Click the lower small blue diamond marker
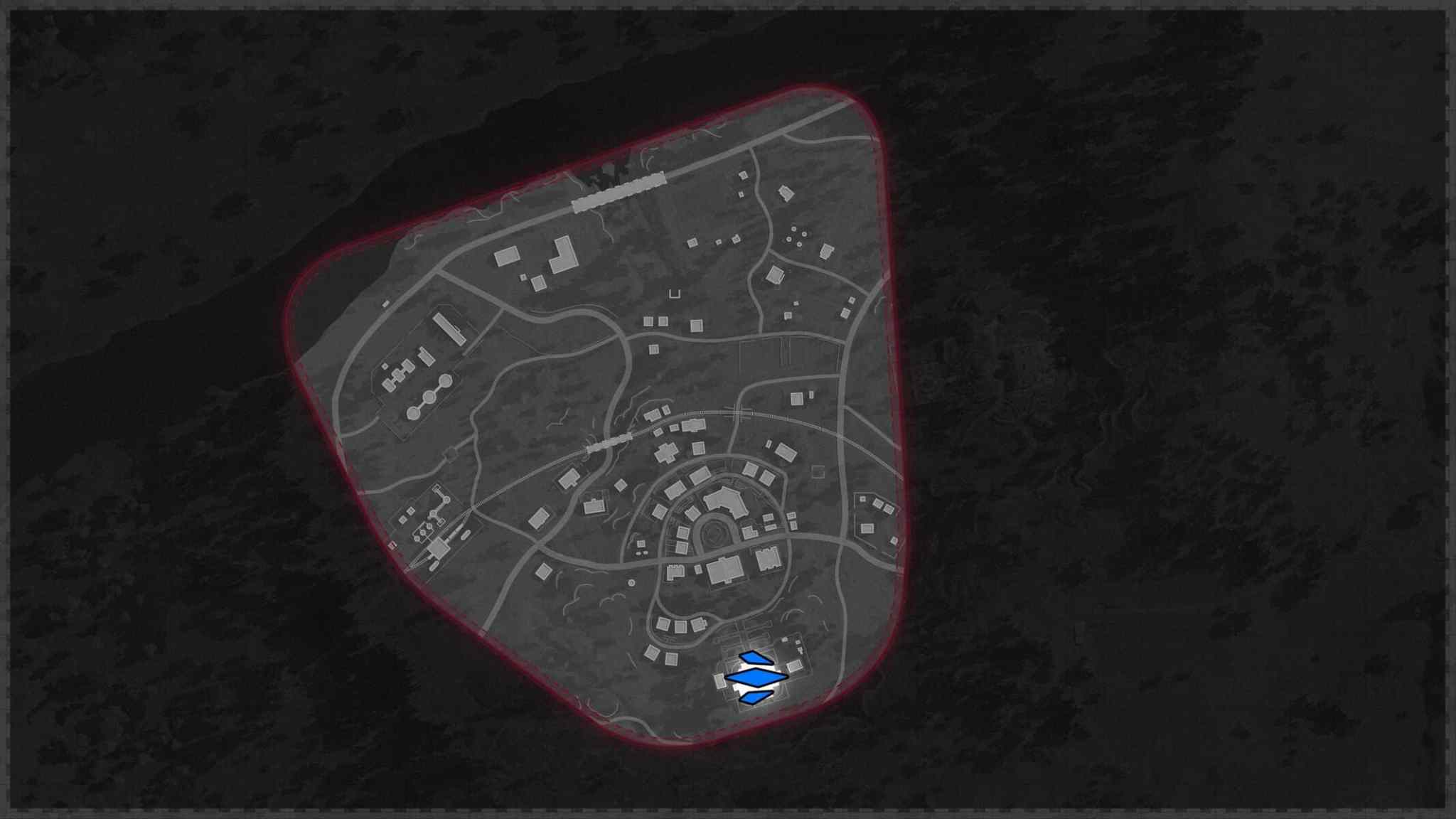The width and height of the screenshot is (1456, 819). (x=755, y=698)
